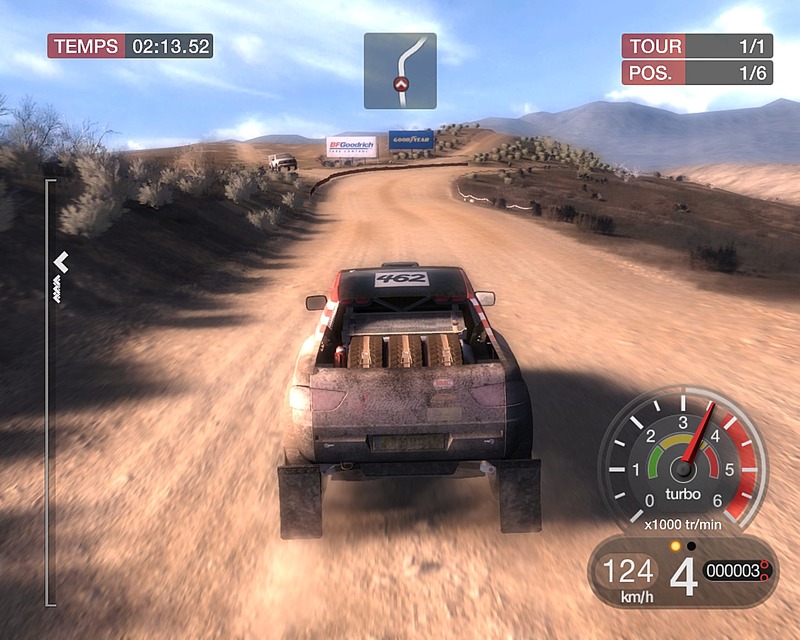The image size is (800, 640).
Task: Select the chevron marker on the progress bar
Action: pos(61,262)
